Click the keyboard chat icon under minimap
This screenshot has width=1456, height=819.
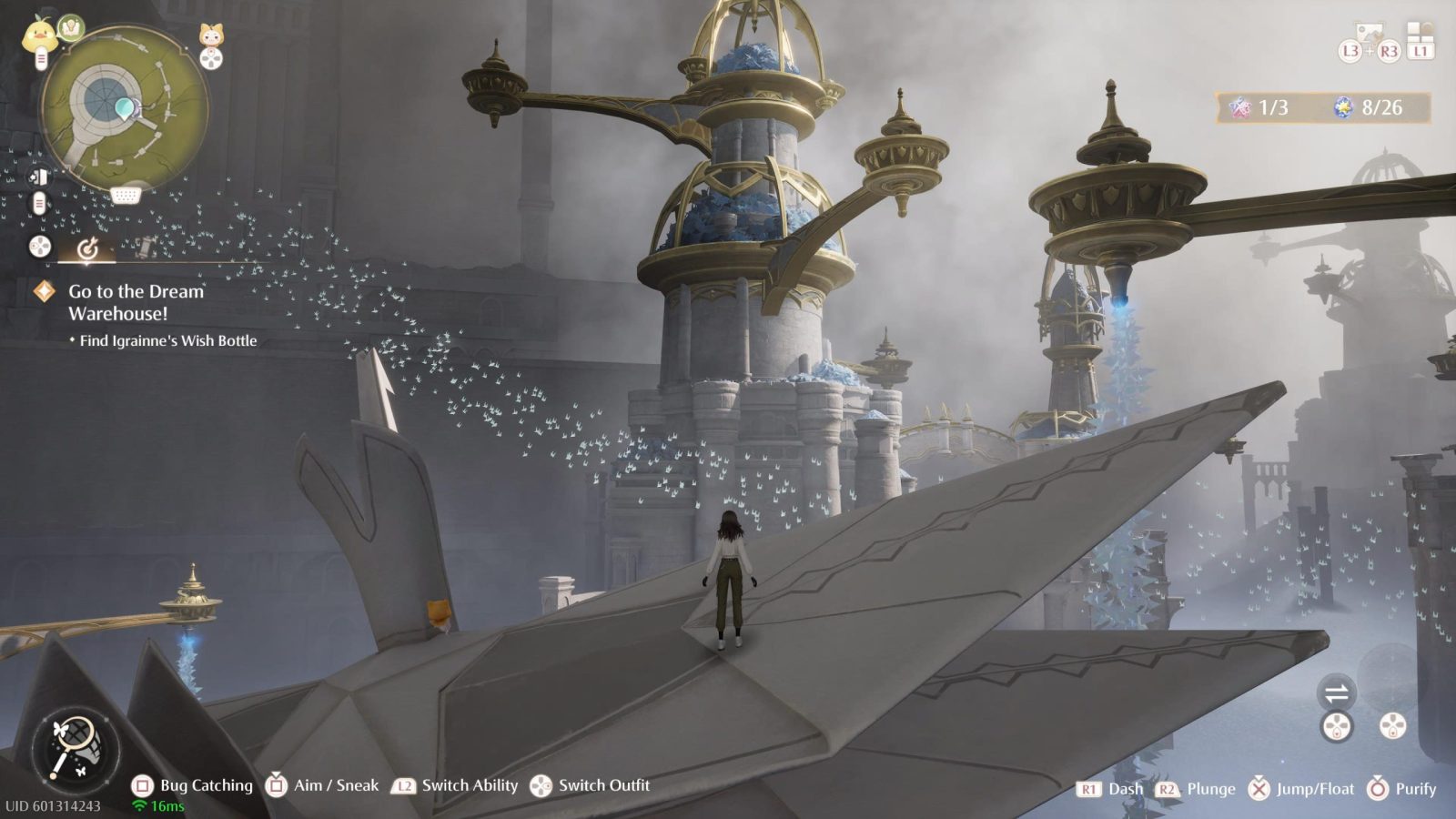point(126,196)
